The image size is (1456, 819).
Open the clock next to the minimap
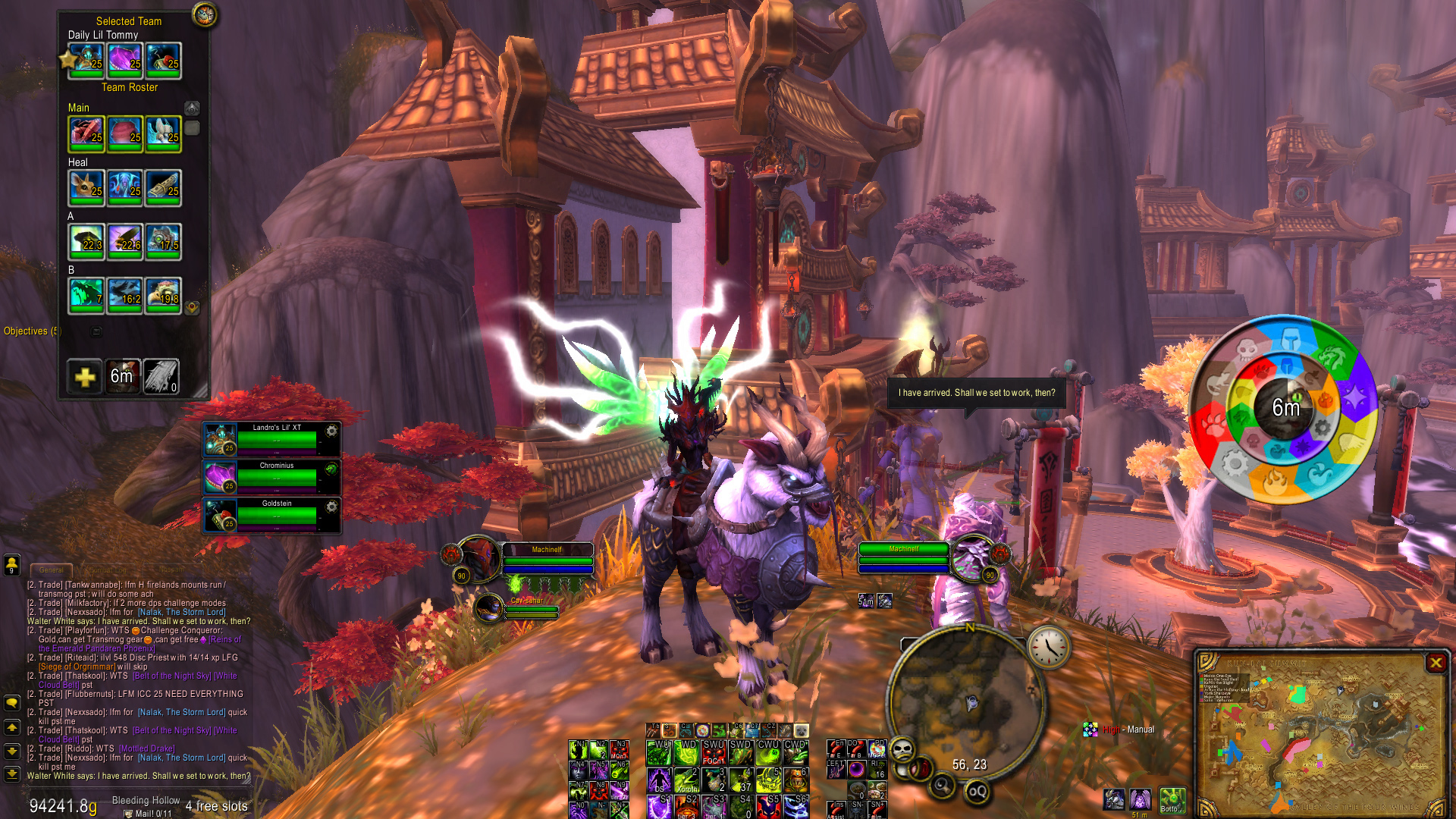click(1049, 647)
